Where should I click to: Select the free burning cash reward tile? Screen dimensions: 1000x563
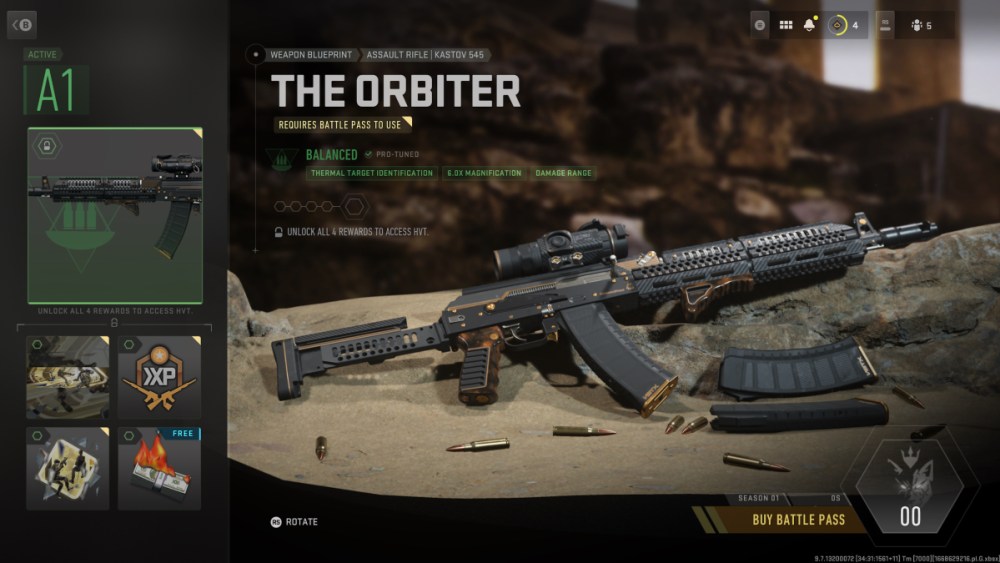(x=160, y=468)
